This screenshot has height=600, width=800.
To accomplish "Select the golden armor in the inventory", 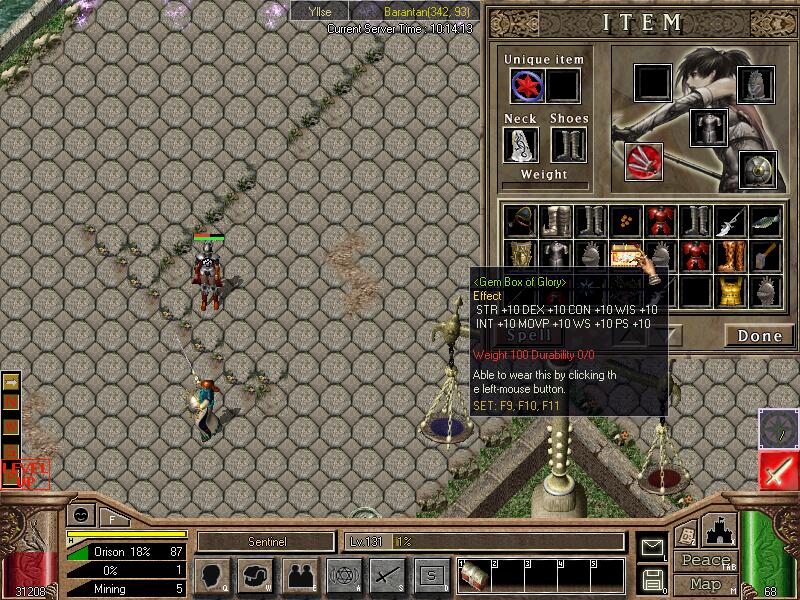I will (730, 291).
